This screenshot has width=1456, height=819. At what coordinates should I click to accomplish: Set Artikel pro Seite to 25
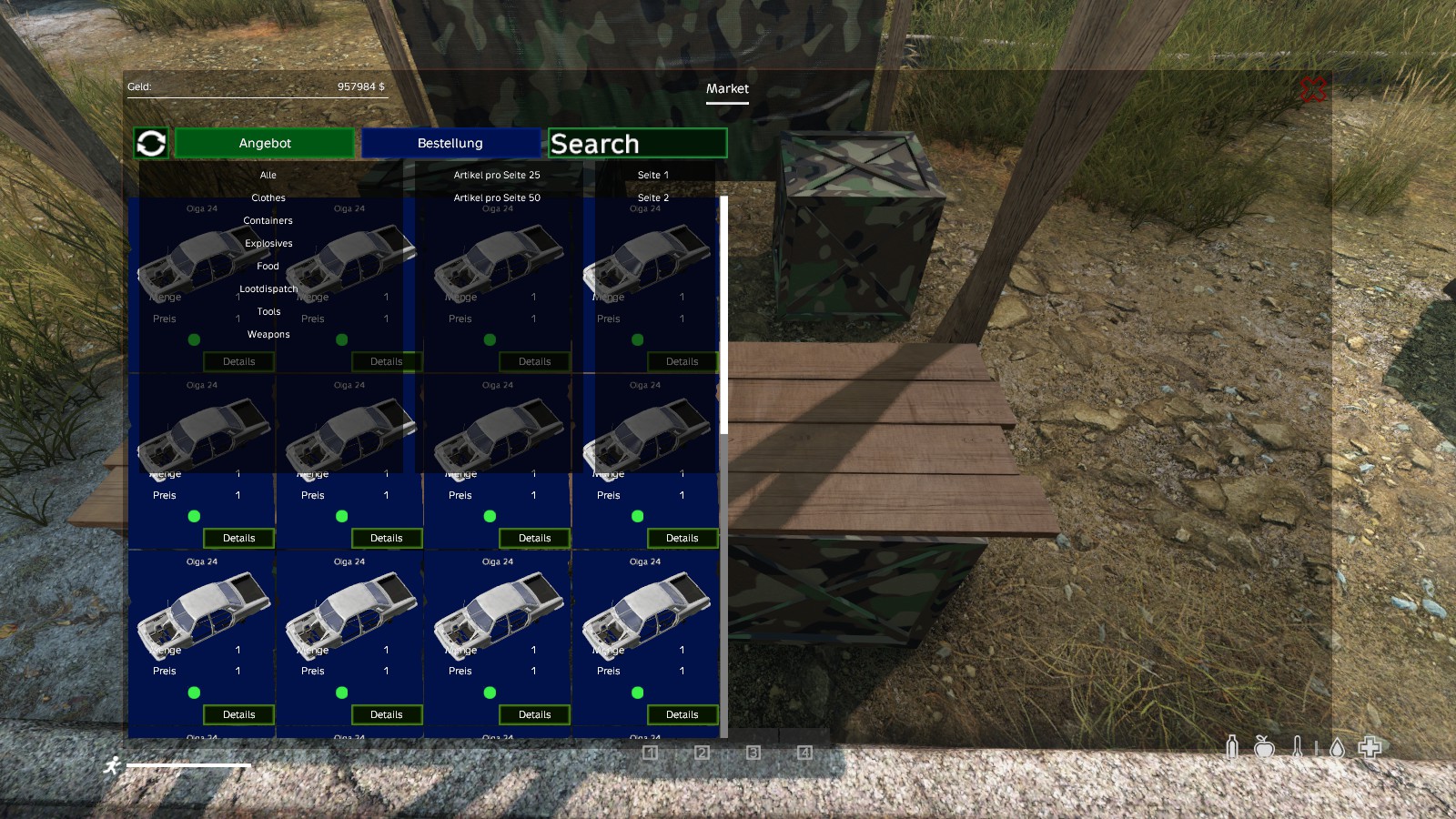click(497, 175)
